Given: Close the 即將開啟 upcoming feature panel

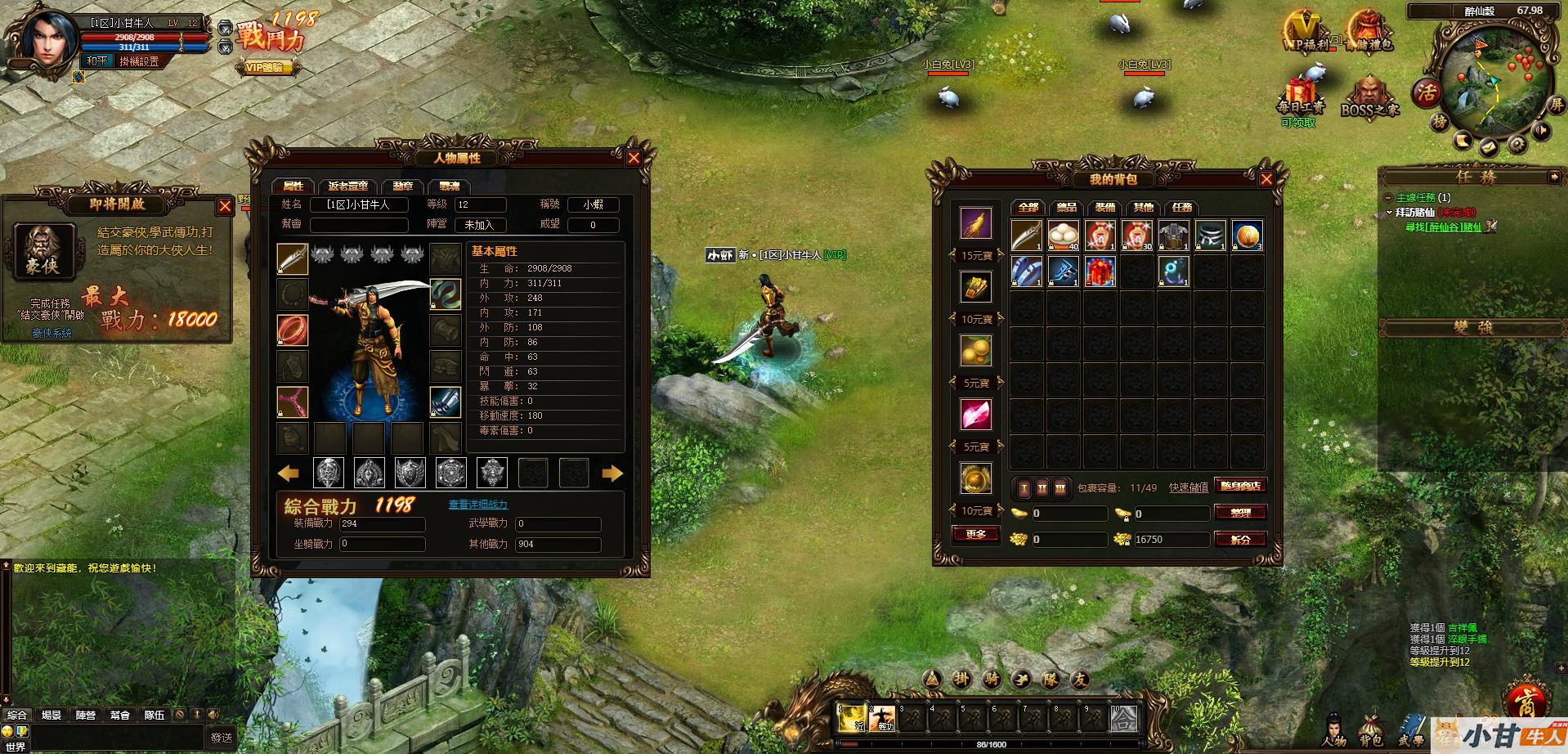Looking at the screenshot, I should click(x=225, y=206).
